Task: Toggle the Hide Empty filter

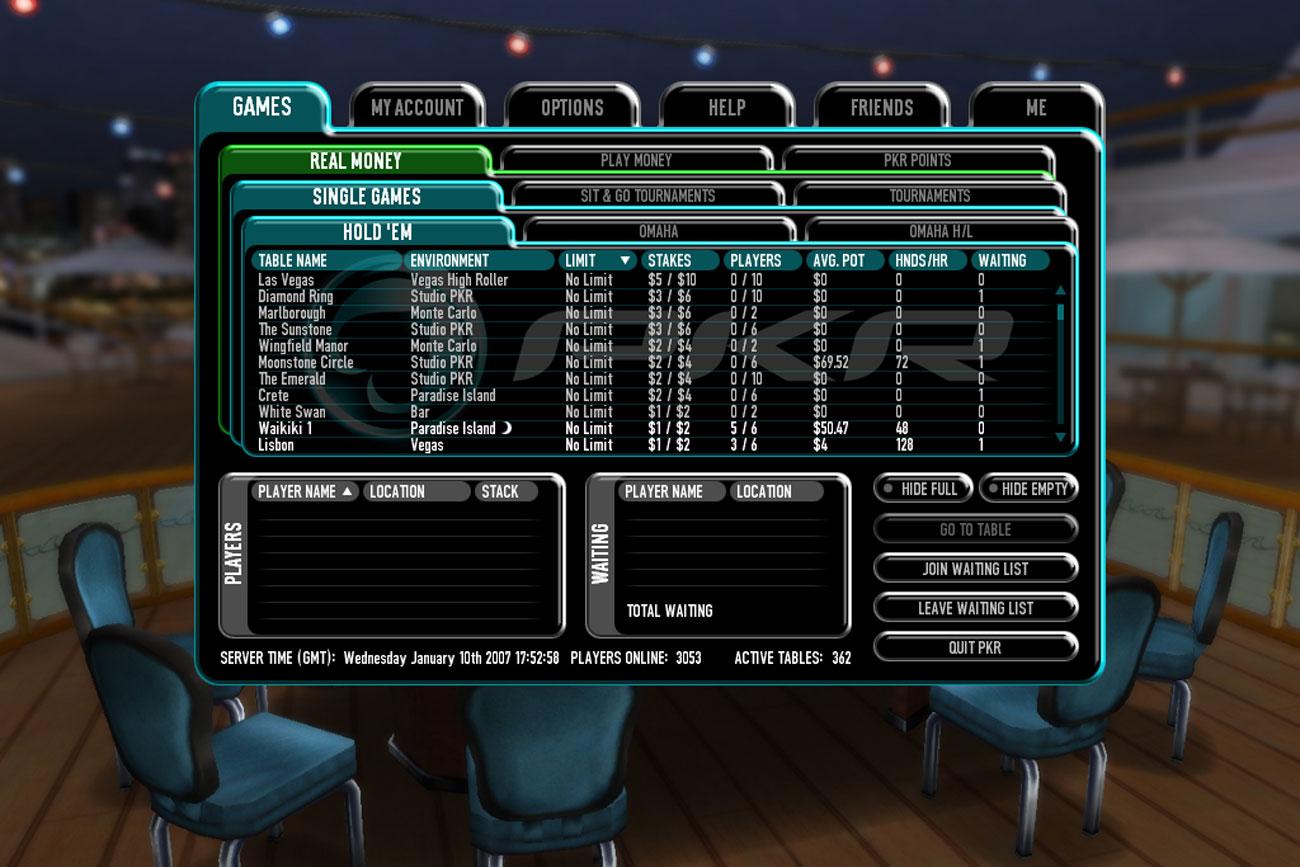Action: pos(1027,489)
